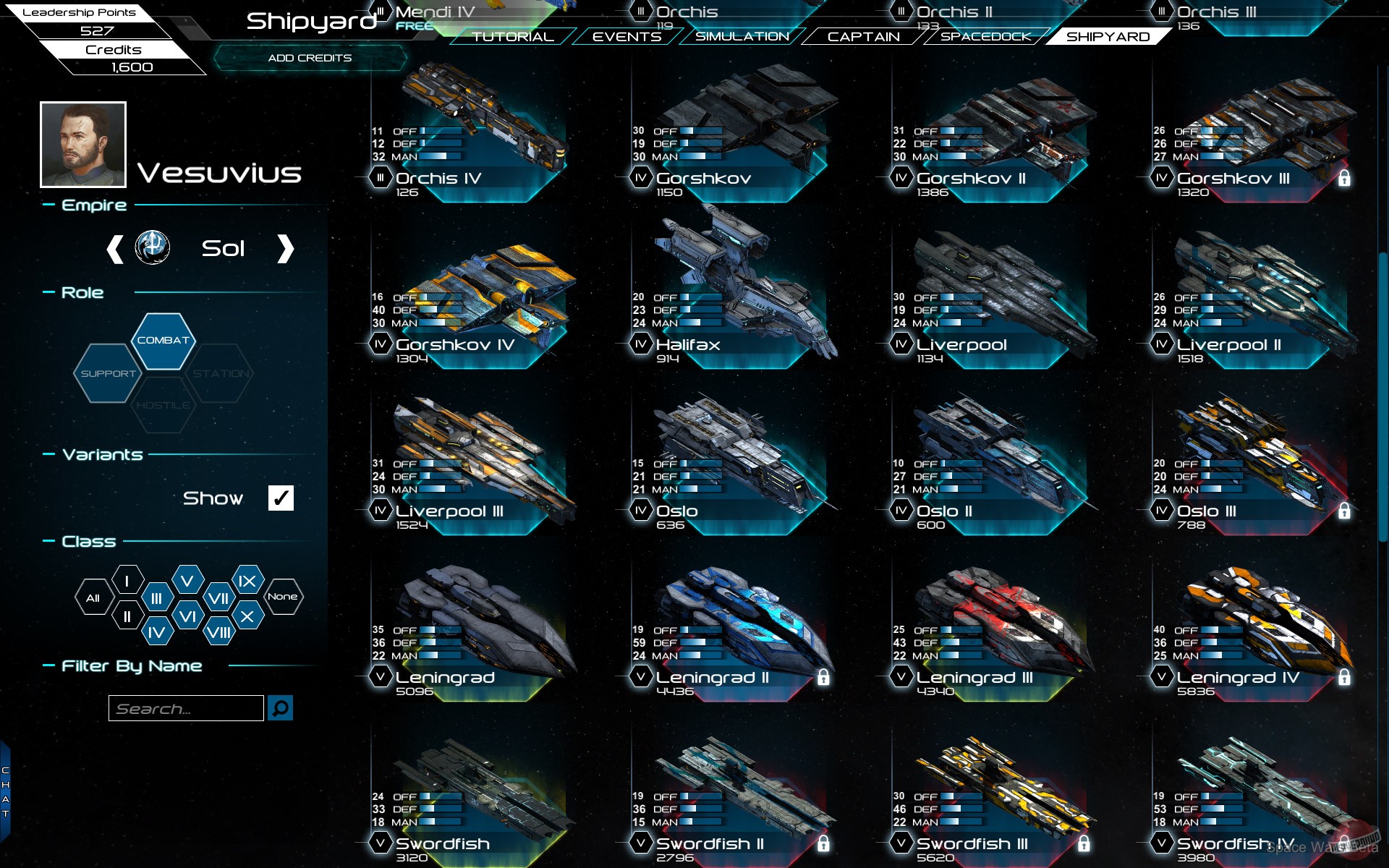The width and height of the screenshot is (1389, 868).
Task: Click the search magnifier icon
Action: (x=281, y=708)
